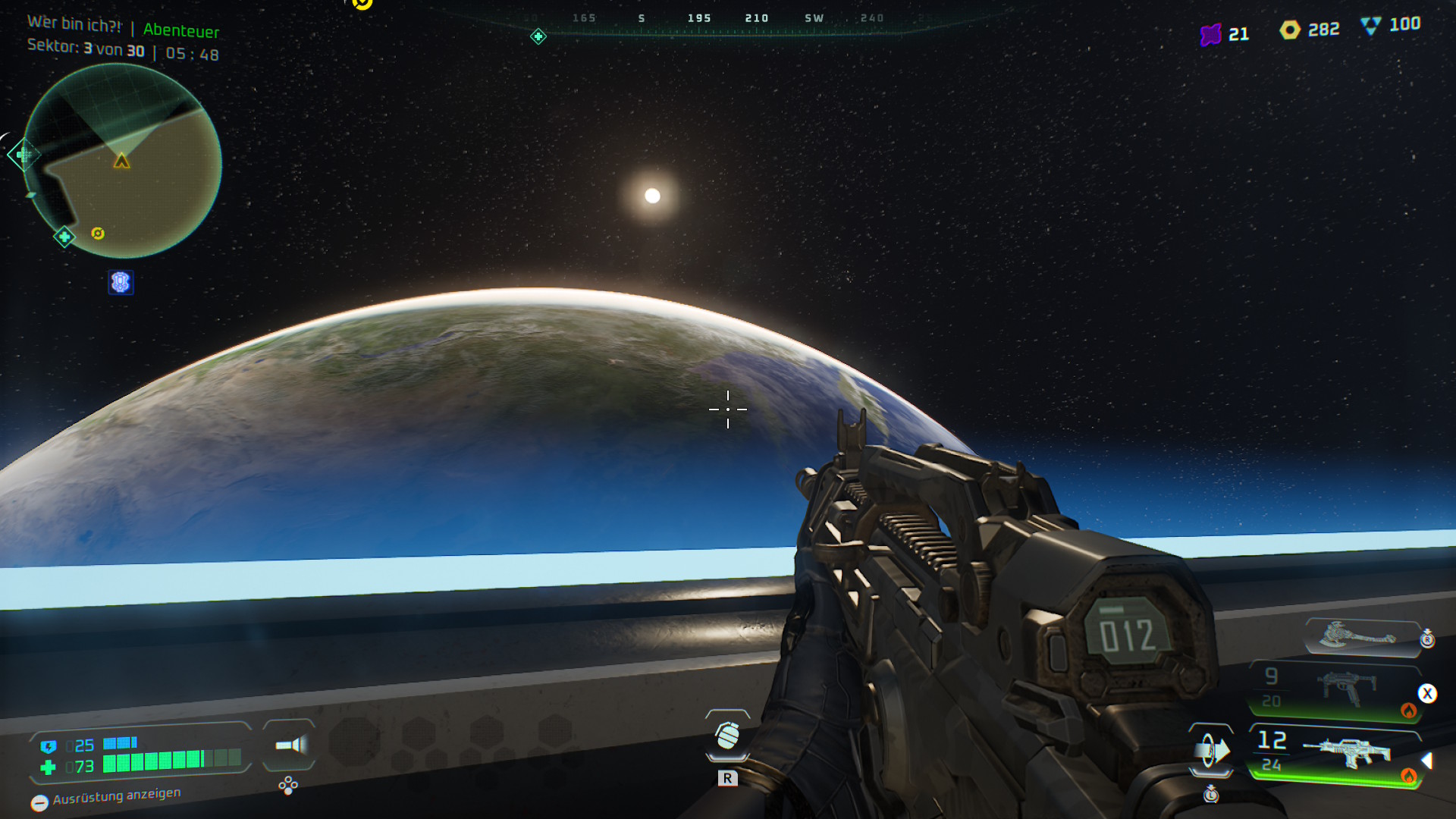Toggle the flashlight icon

click(290, 745)
